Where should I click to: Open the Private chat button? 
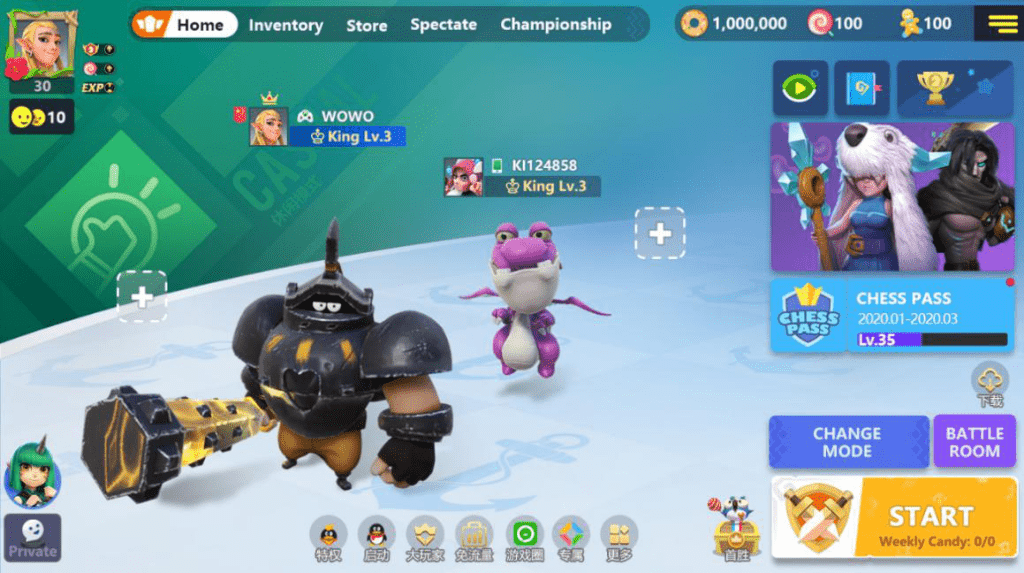pos(32,537)
